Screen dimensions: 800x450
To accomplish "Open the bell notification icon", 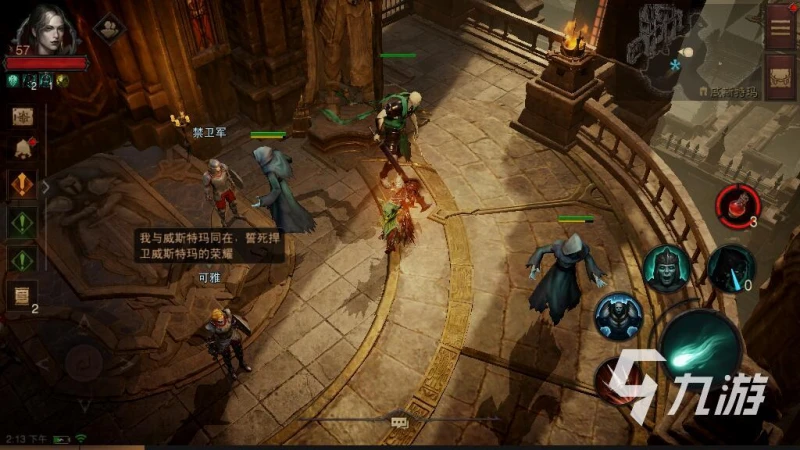I will (22, 149).
